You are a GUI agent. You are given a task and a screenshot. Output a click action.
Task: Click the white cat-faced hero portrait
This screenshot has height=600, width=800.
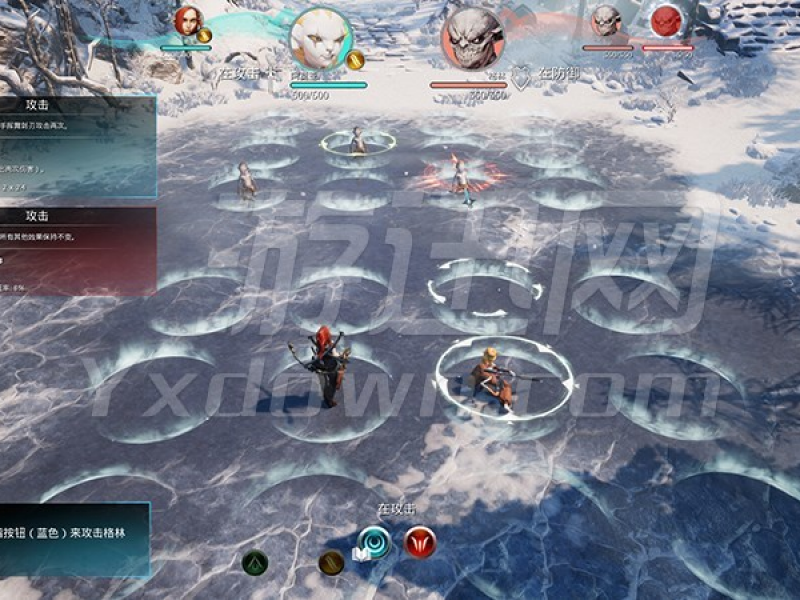pos(321,39)
